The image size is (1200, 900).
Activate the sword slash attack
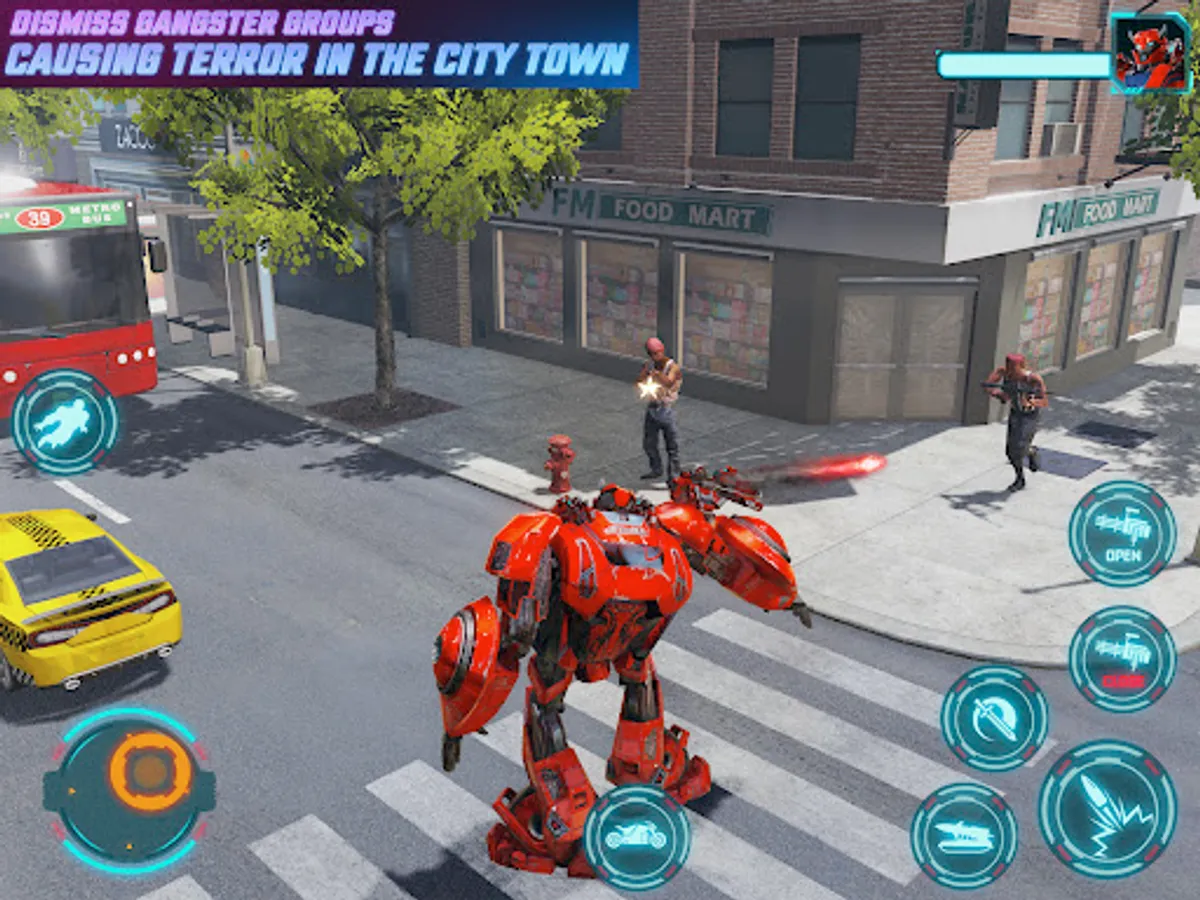[994, 717]
